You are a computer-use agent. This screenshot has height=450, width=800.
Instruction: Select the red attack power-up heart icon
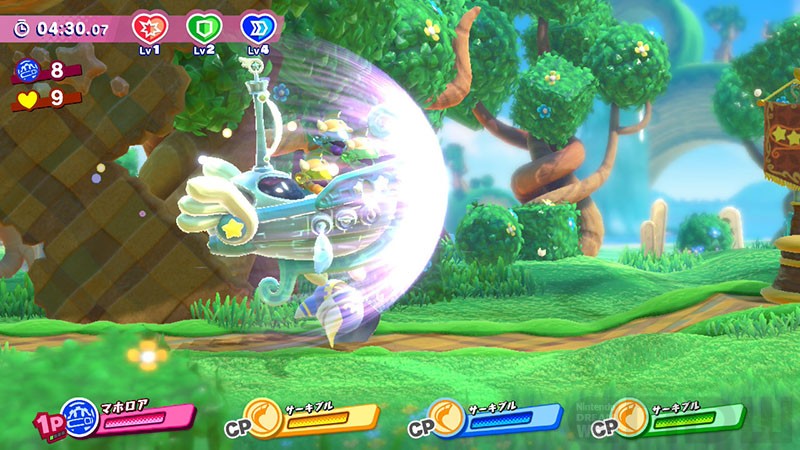coord(151,27)
